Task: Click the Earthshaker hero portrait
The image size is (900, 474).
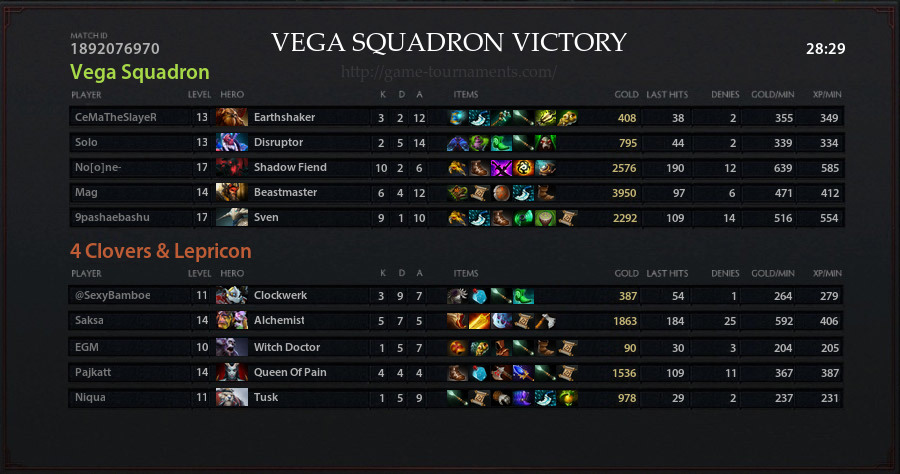Action: [x=232, y=117]
